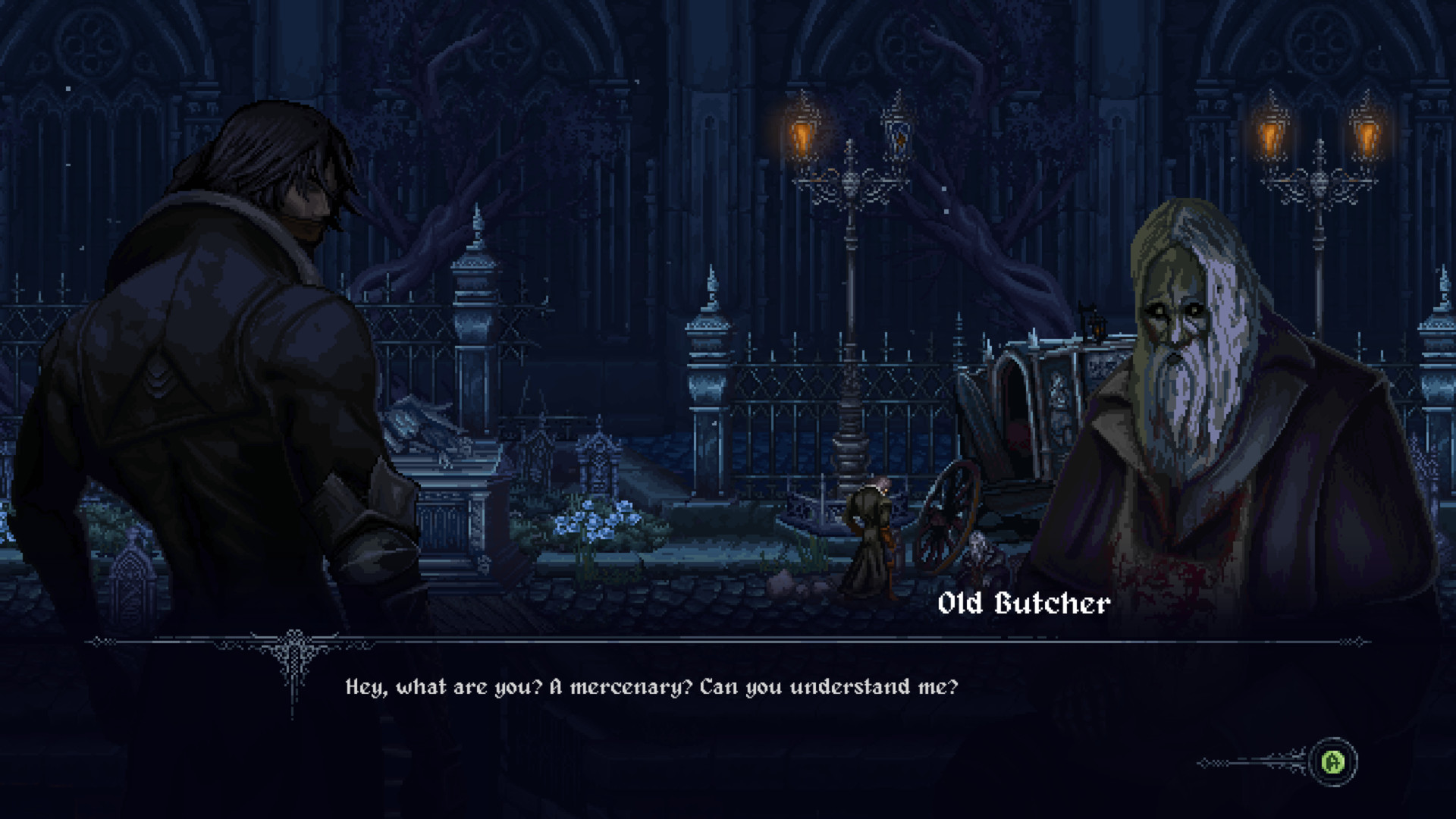Click the blue flowers by the tombstone
The width and height of the screenshot is (1456, 819).
coord(599,523)
